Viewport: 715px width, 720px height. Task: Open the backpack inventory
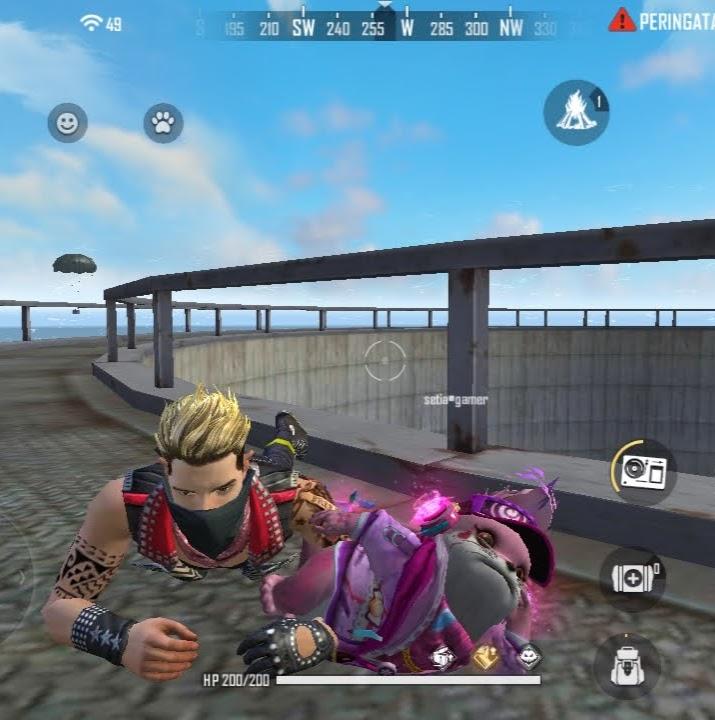[626, 665]
